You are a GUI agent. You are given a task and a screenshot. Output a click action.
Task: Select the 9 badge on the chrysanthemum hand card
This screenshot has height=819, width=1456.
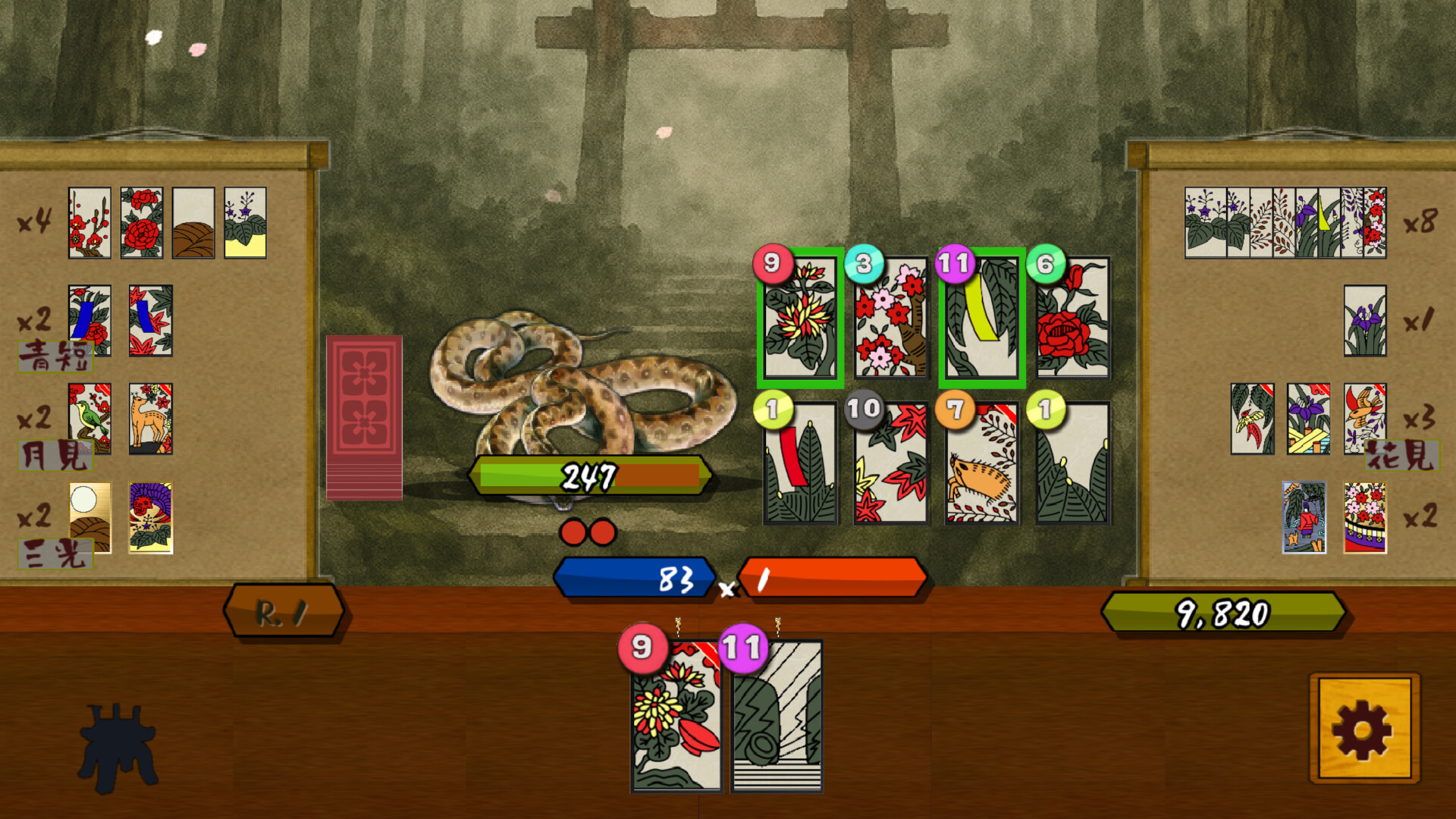(x=641, y=648)
